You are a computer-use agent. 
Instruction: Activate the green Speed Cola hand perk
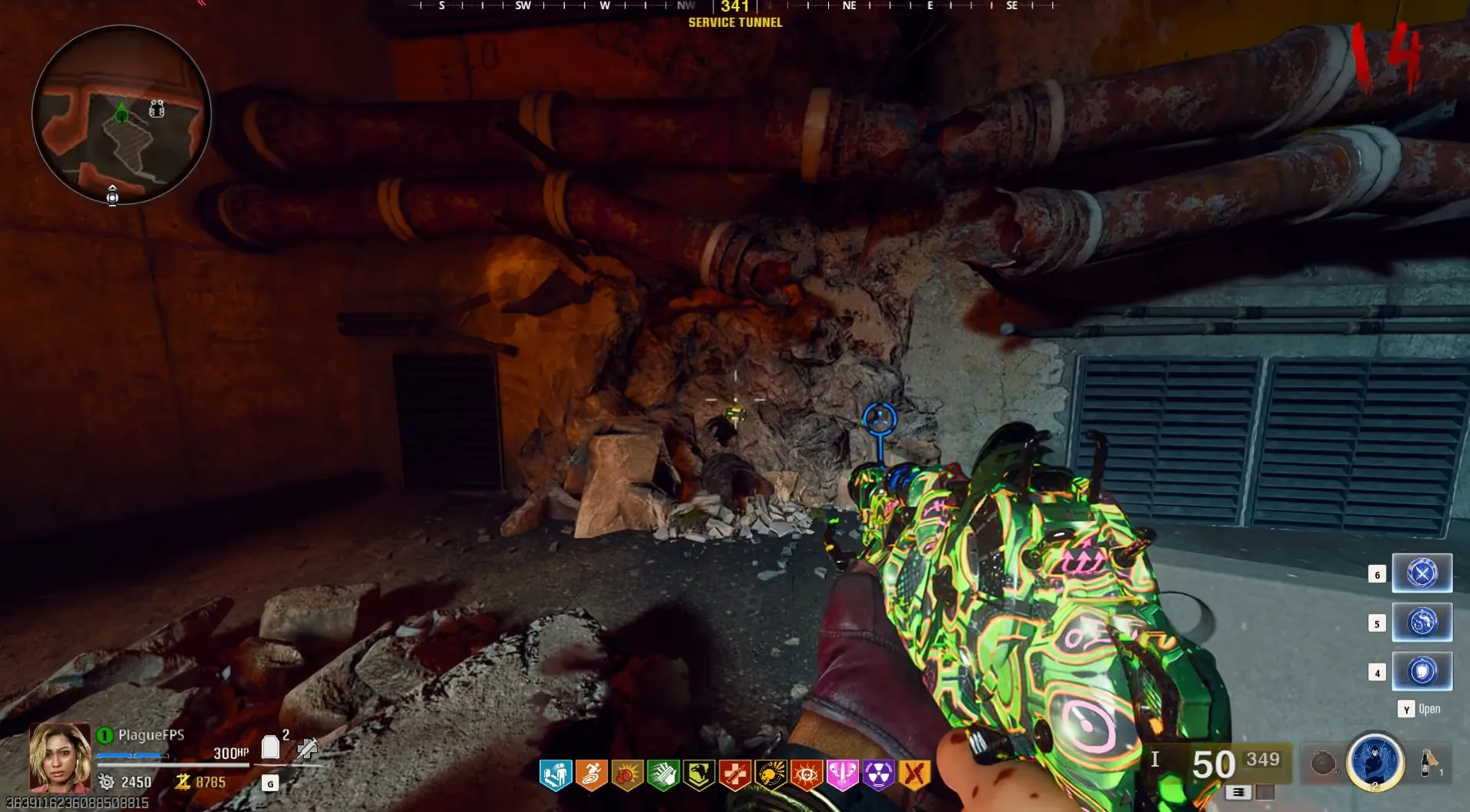point(663,775)
